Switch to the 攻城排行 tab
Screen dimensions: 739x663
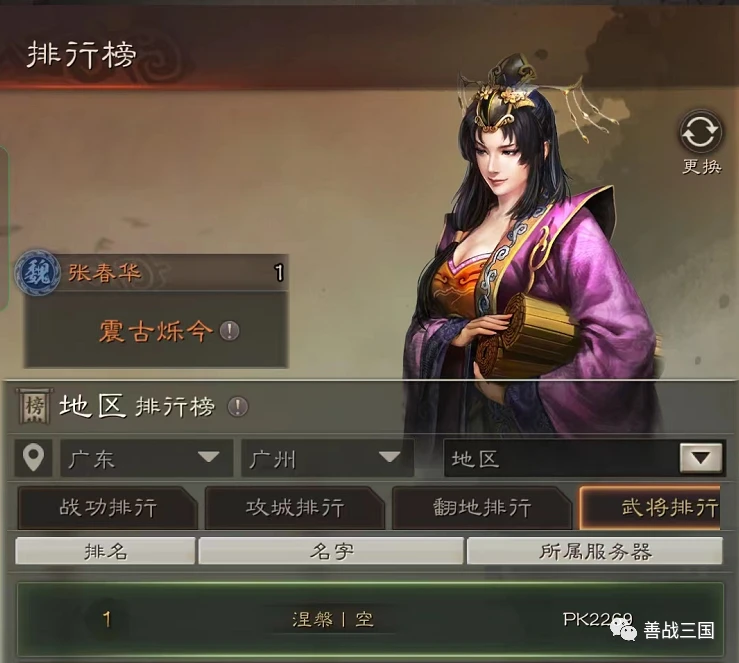(x=295, y=508)
